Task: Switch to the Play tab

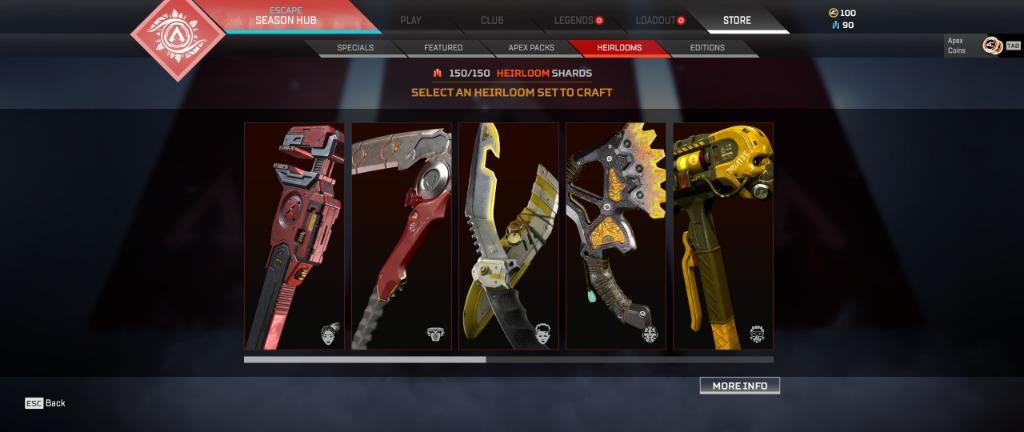Action: 410,20
